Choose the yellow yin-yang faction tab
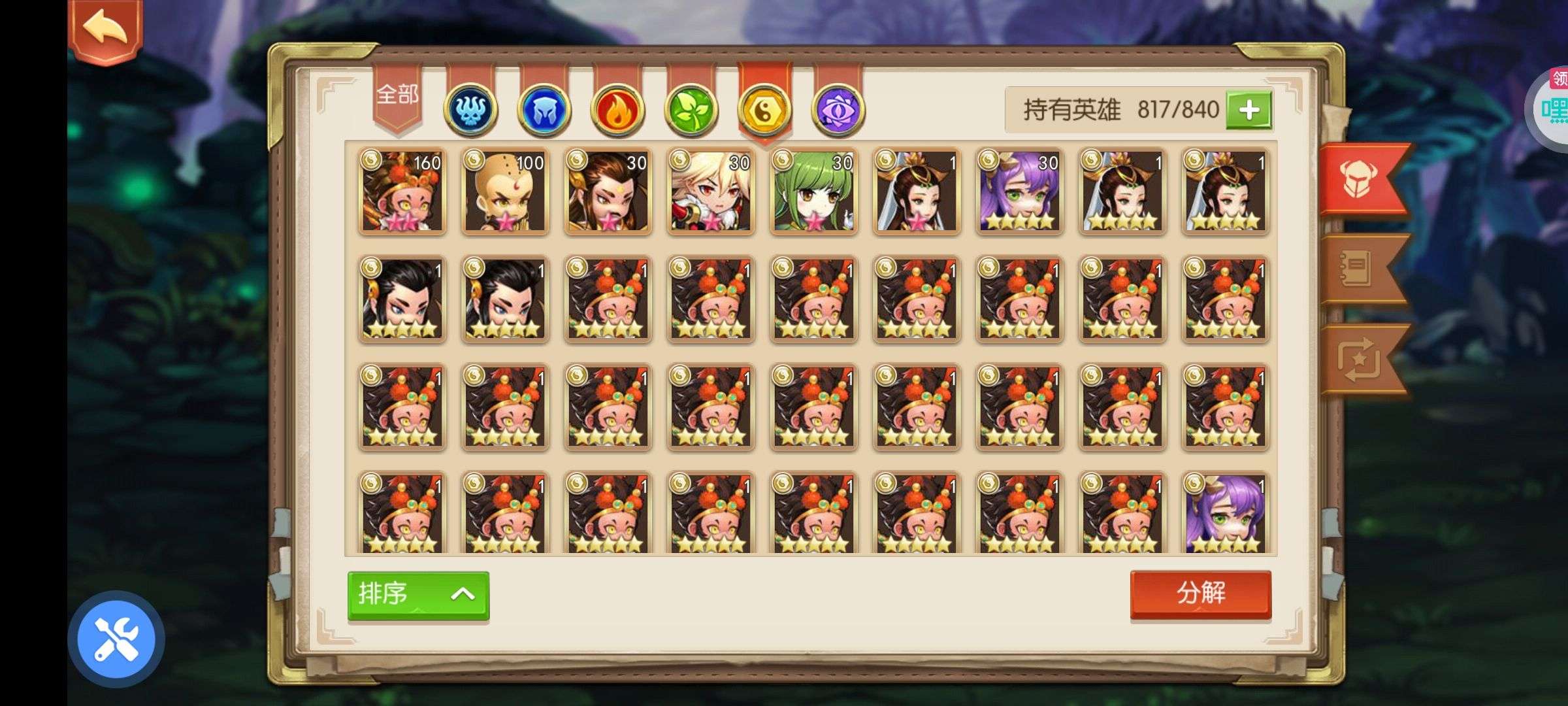 [764, 110]
